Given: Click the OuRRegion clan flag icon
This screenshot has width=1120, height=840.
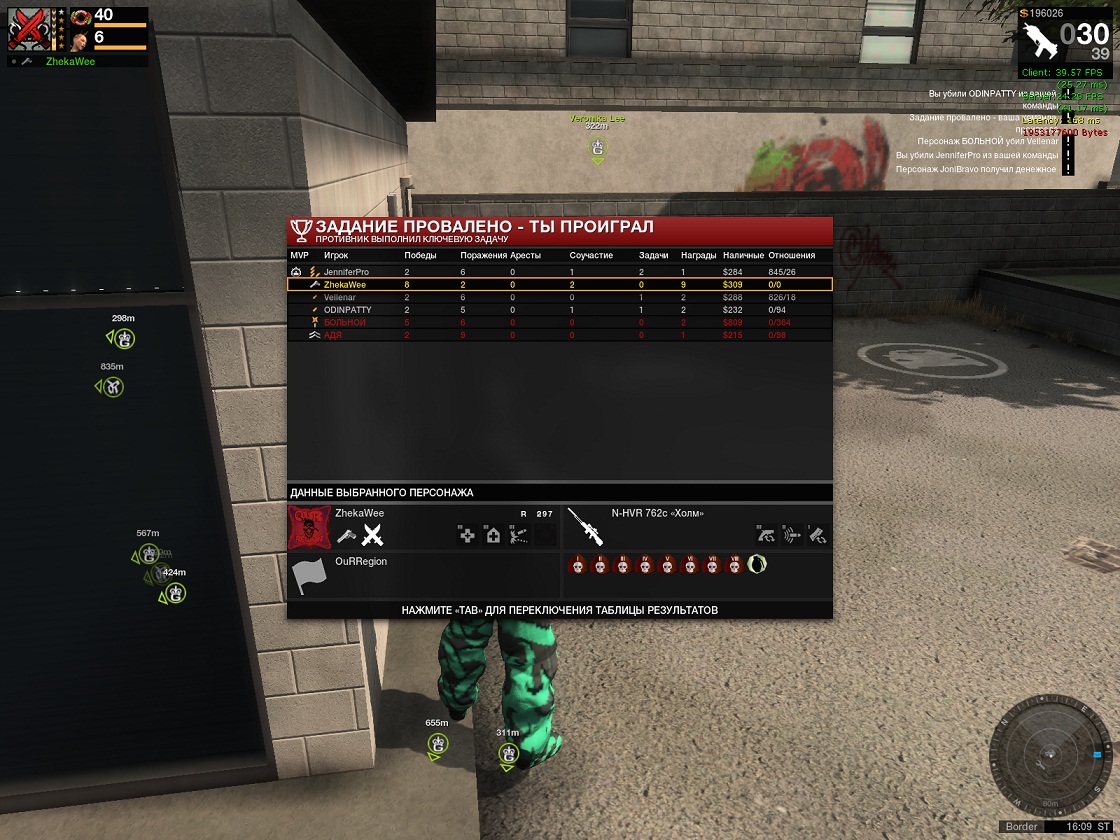Looking at the screenshot, I should coord(309,577).
